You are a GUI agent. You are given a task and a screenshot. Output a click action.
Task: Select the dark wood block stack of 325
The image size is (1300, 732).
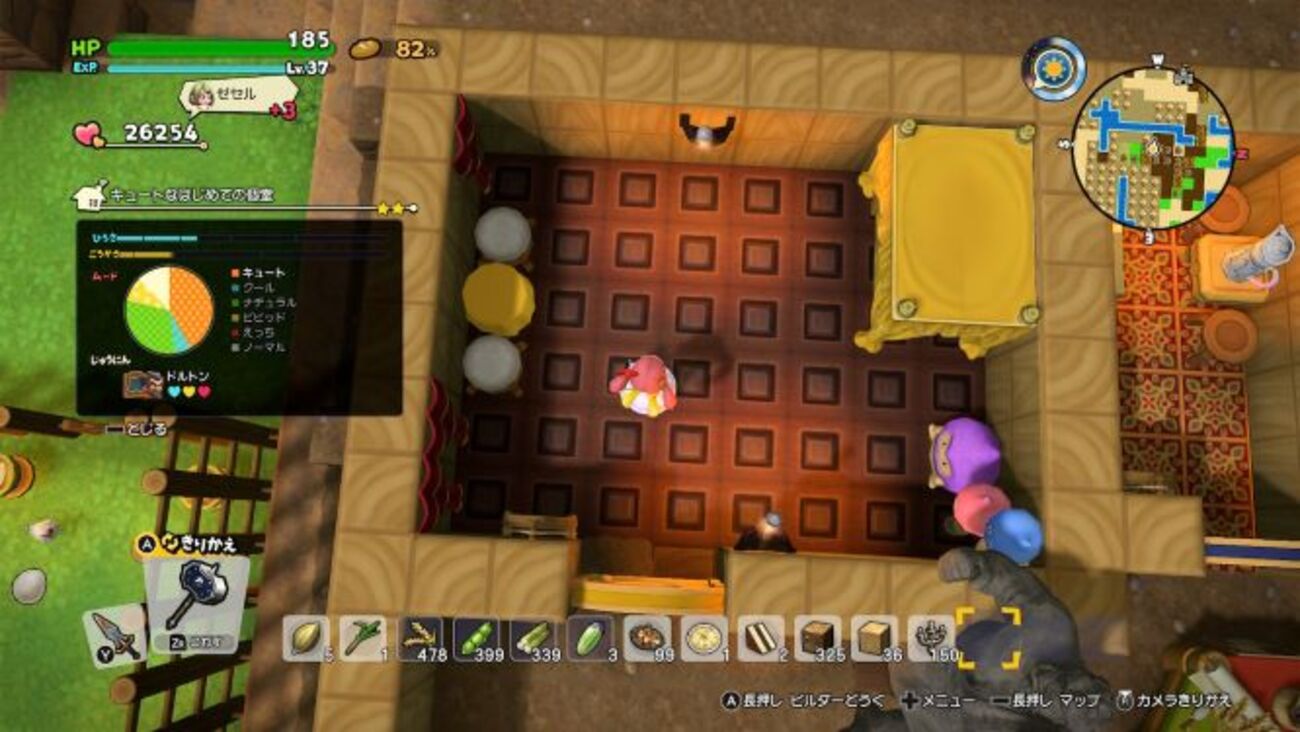coord(819,637)
